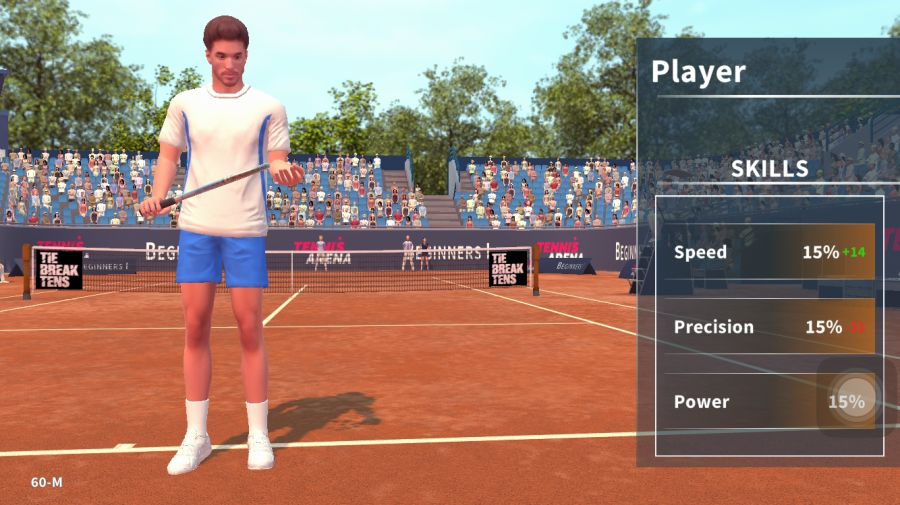Viewport: 900px width, 505px height.
Task: Pick the Power skill row
Action: coord(768,402)
